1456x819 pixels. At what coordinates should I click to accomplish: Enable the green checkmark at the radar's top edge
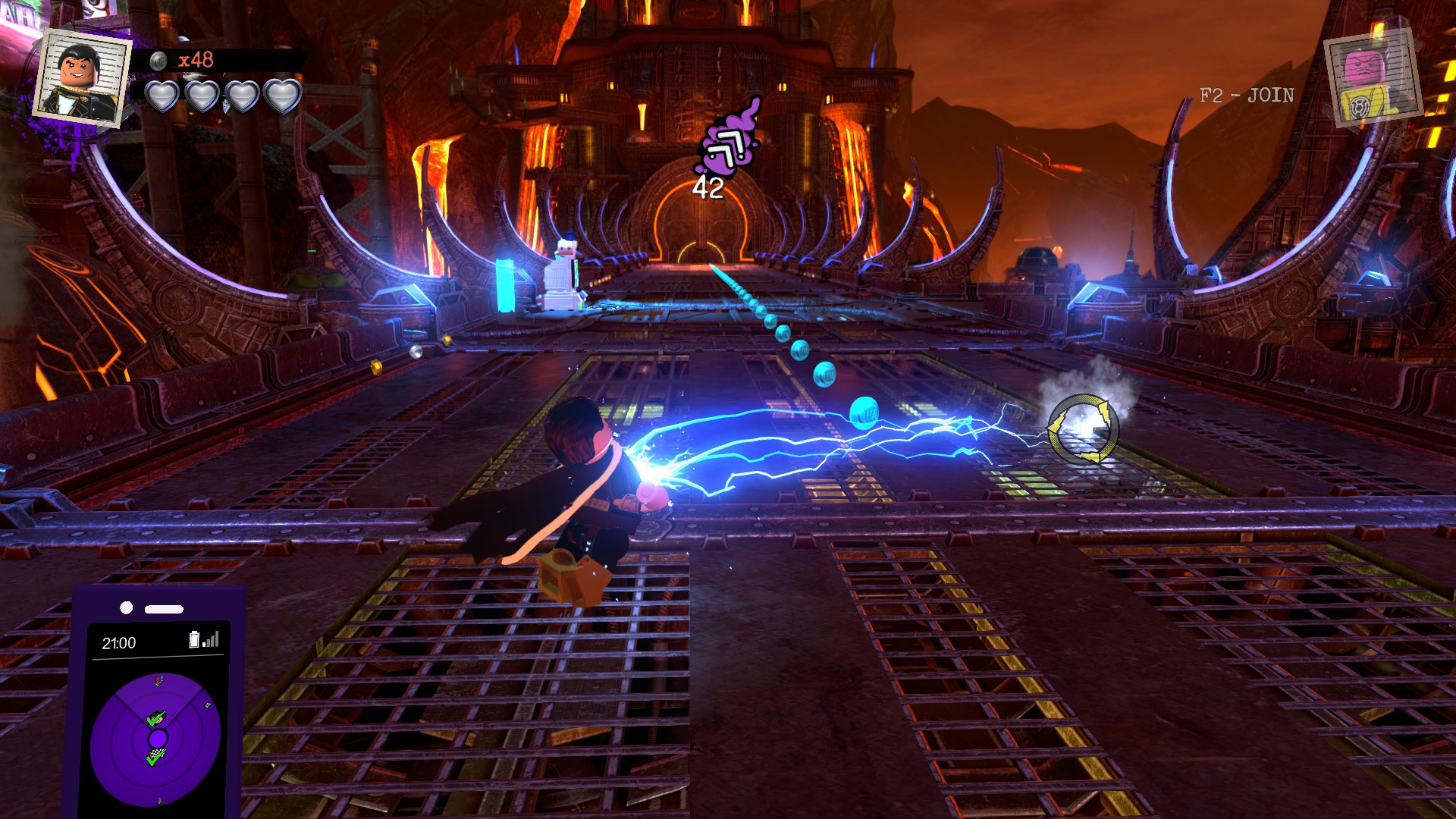click(157, 681)
